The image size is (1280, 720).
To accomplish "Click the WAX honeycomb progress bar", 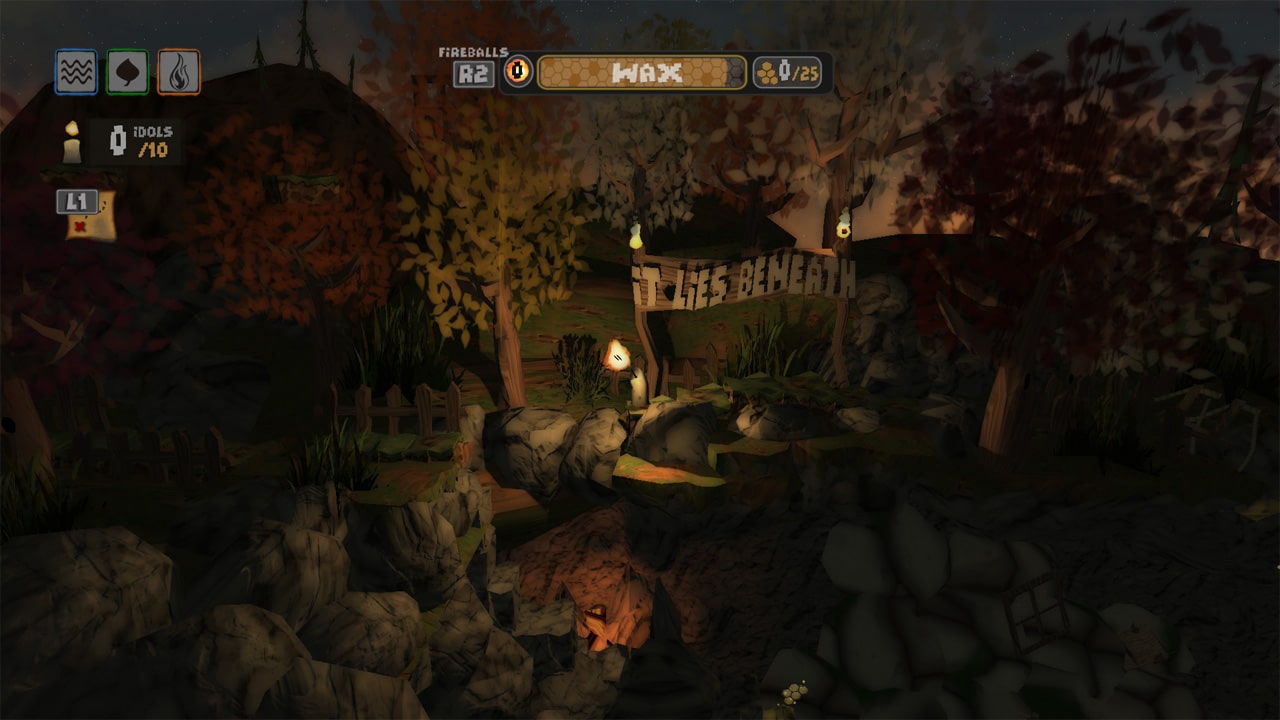I will [x=640, y=71].
